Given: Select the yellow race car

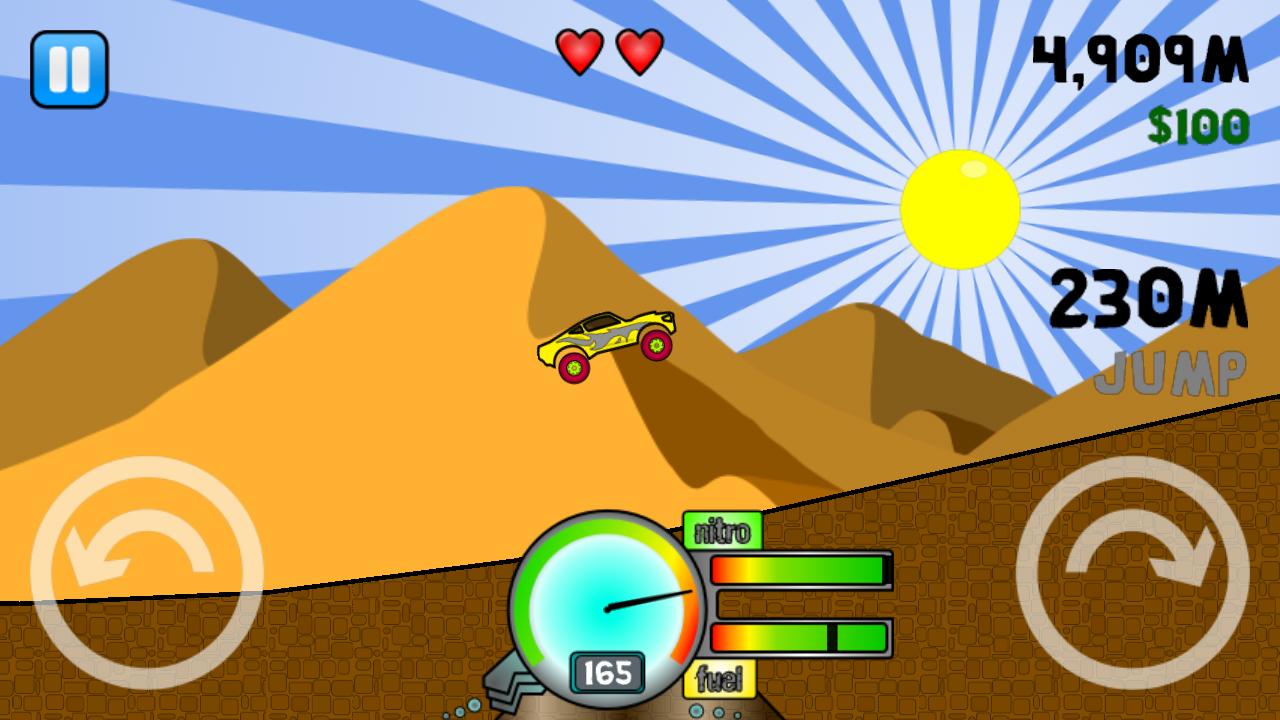Looking at the screenshot, I should coord(608,345).
